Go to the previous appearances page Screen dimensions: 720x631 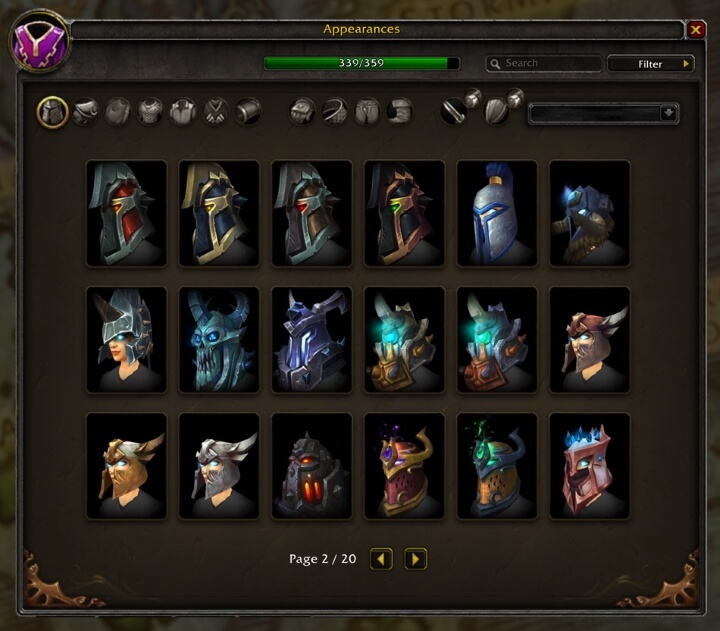[x=381, y=559]
